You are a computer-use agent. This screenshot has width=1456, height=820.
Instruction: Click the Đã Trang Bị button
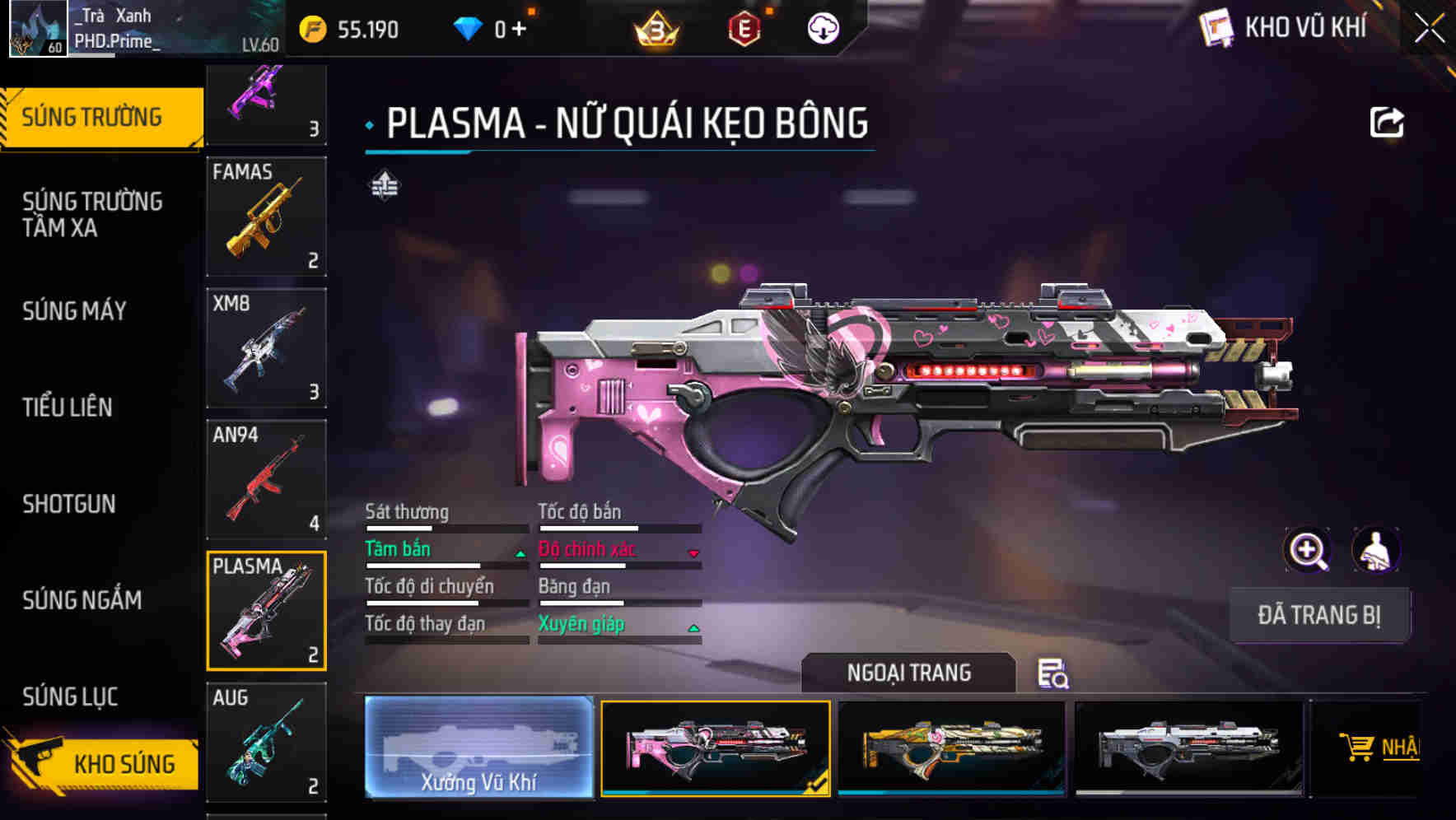pos(1318,615)
